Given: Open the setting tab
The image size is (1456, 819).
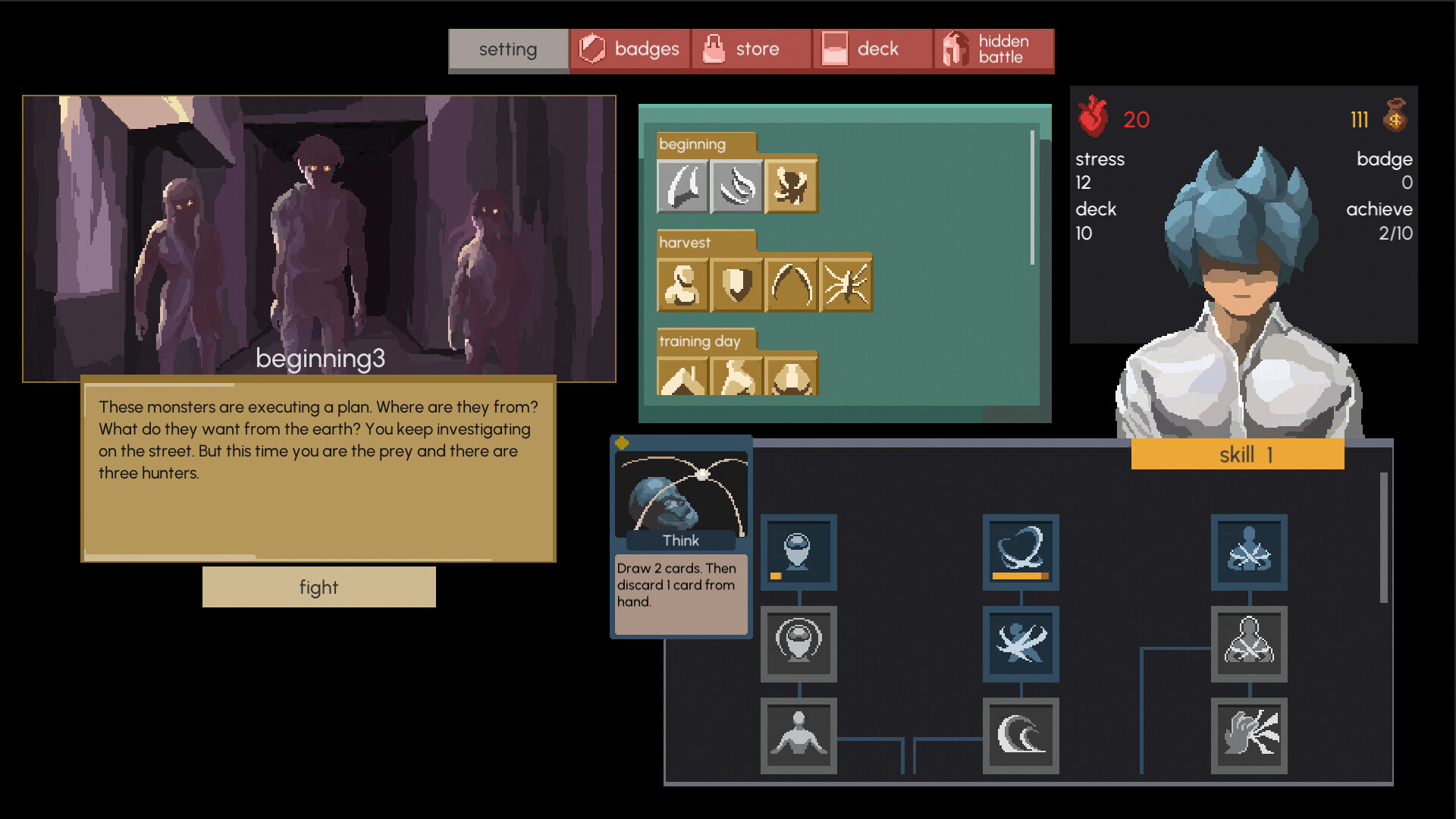Looking at the screenshot, I should click(x=508, y=49).
